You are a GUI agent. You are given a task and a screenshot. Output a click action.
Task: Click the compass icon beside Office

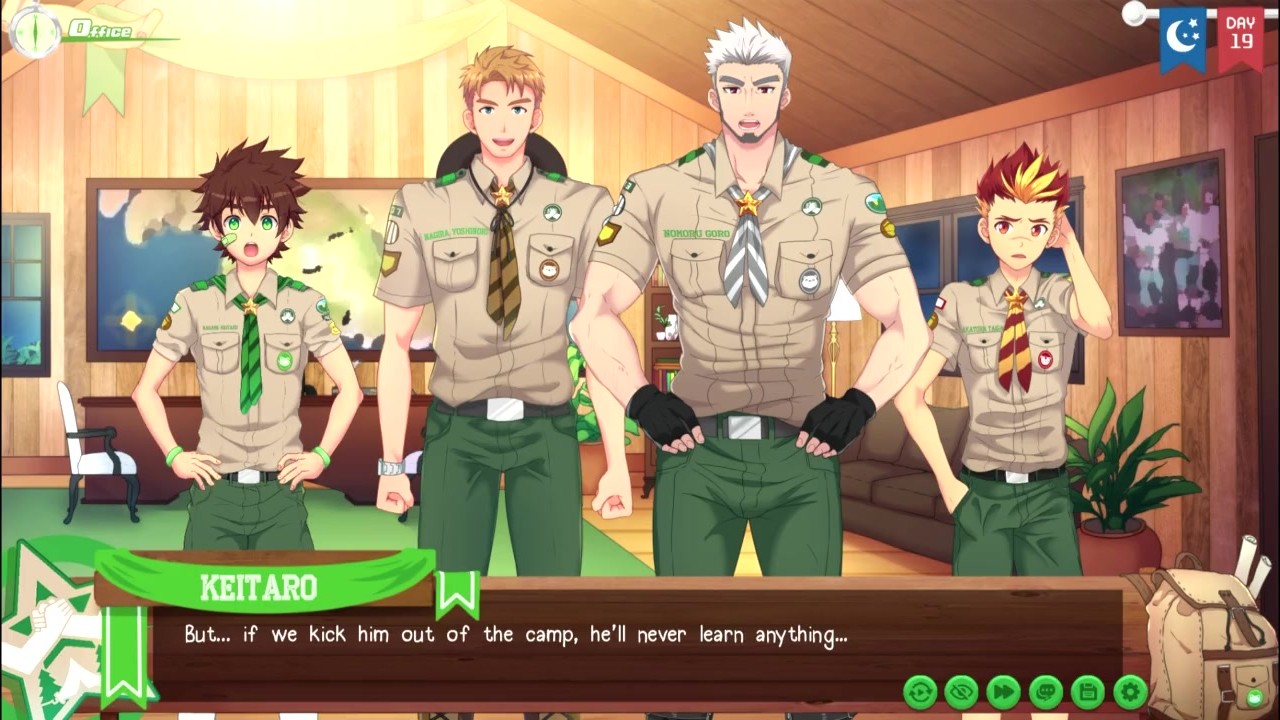pos(34,31)
